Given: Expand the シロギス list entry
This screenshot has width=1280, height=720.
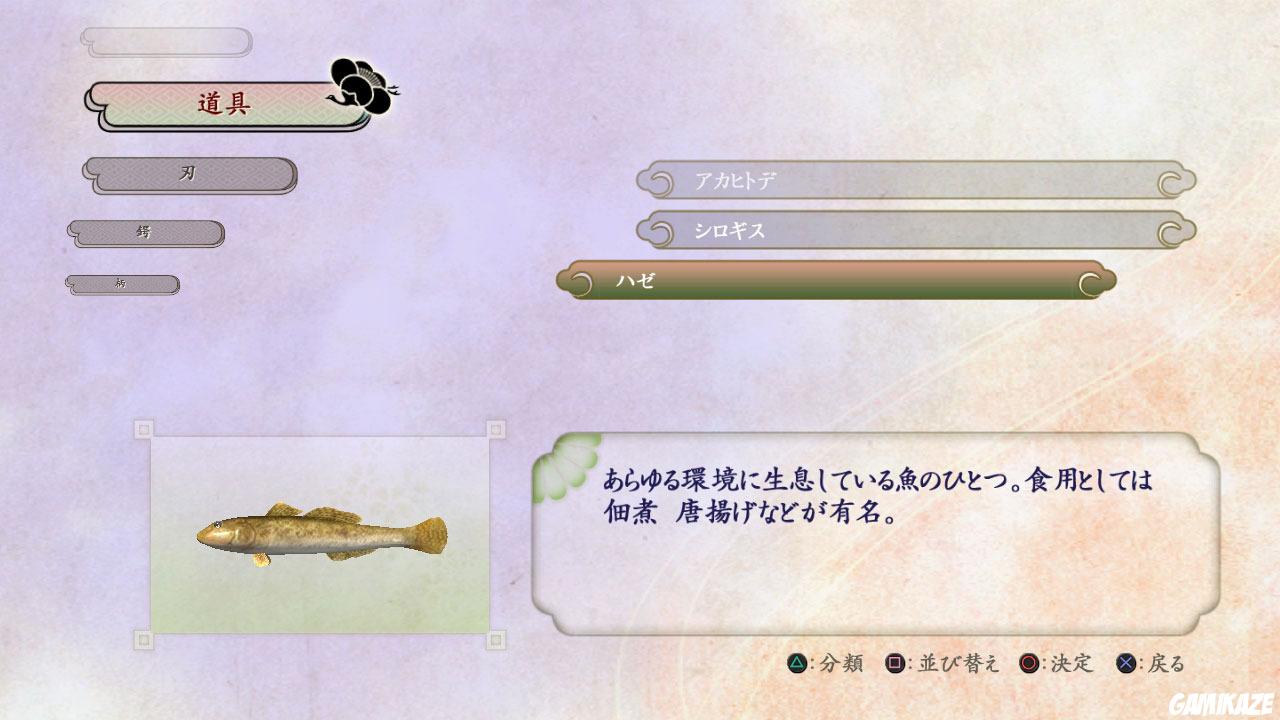Looking at the screenshot, I should coord(900,230).
